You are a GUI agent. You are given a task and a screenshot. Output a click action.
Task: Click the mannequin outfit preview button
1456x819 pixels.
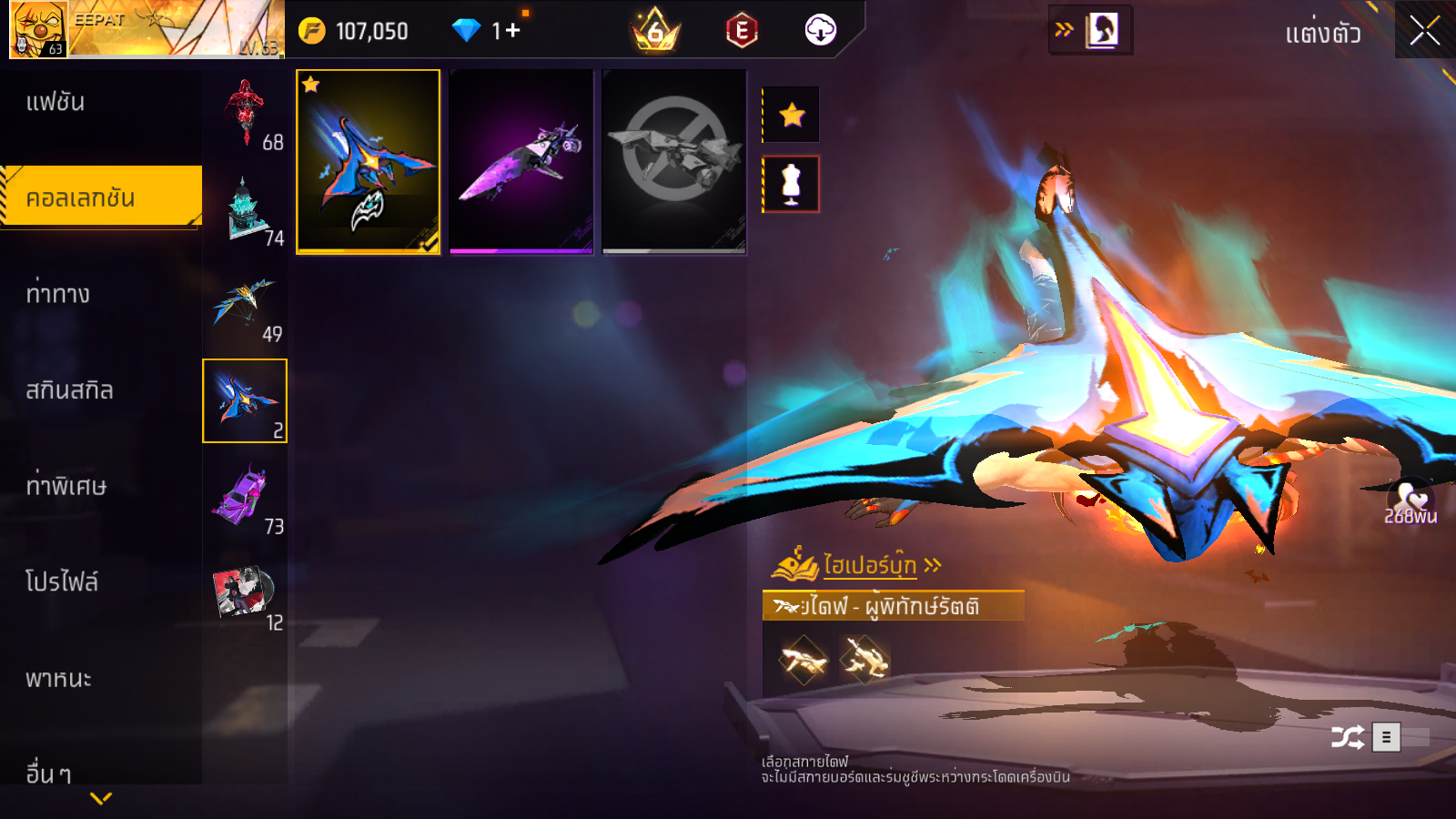tap(792, 184)
